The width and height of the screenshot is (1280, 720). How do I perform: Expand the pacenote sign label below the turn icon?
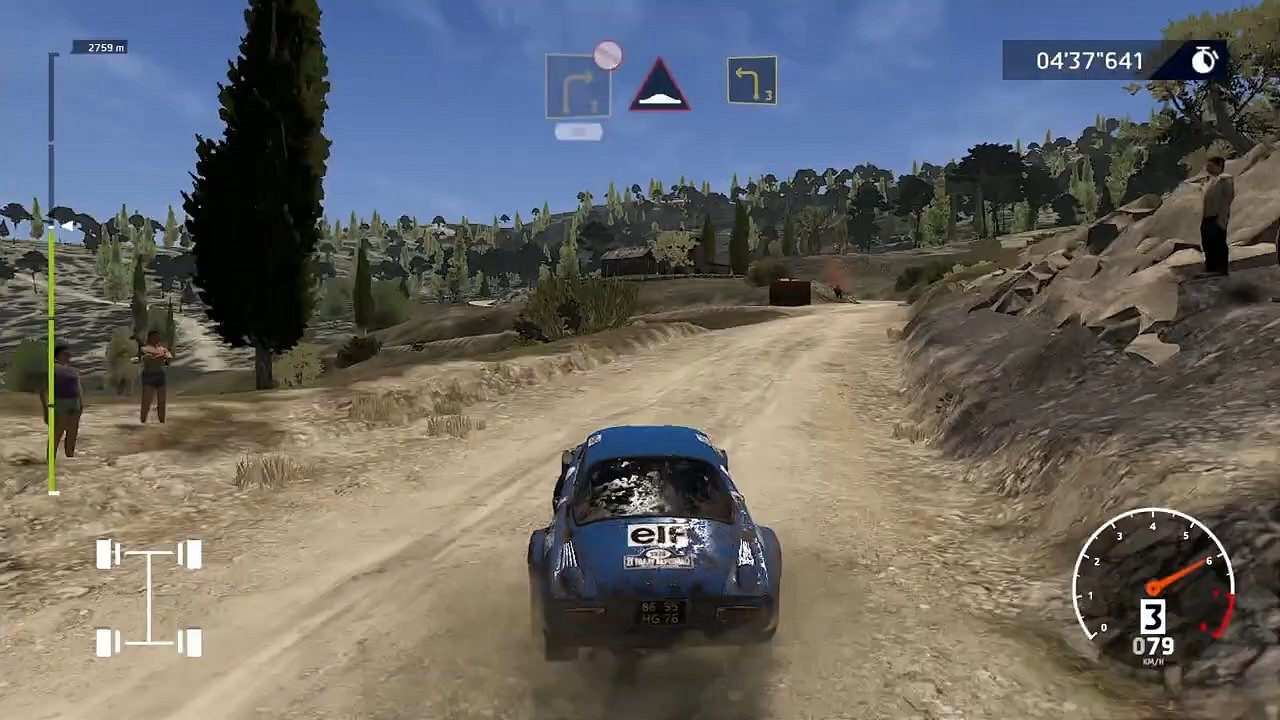click(577, 129)
